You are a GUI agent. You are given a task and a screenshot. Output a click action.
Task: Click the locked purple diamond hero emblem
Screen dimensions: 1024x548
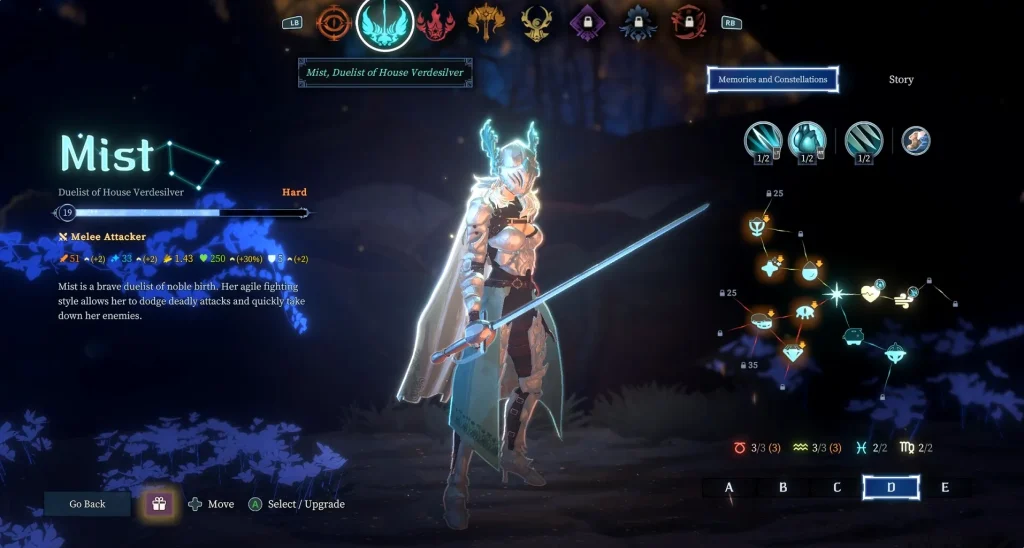click(585, 22)
